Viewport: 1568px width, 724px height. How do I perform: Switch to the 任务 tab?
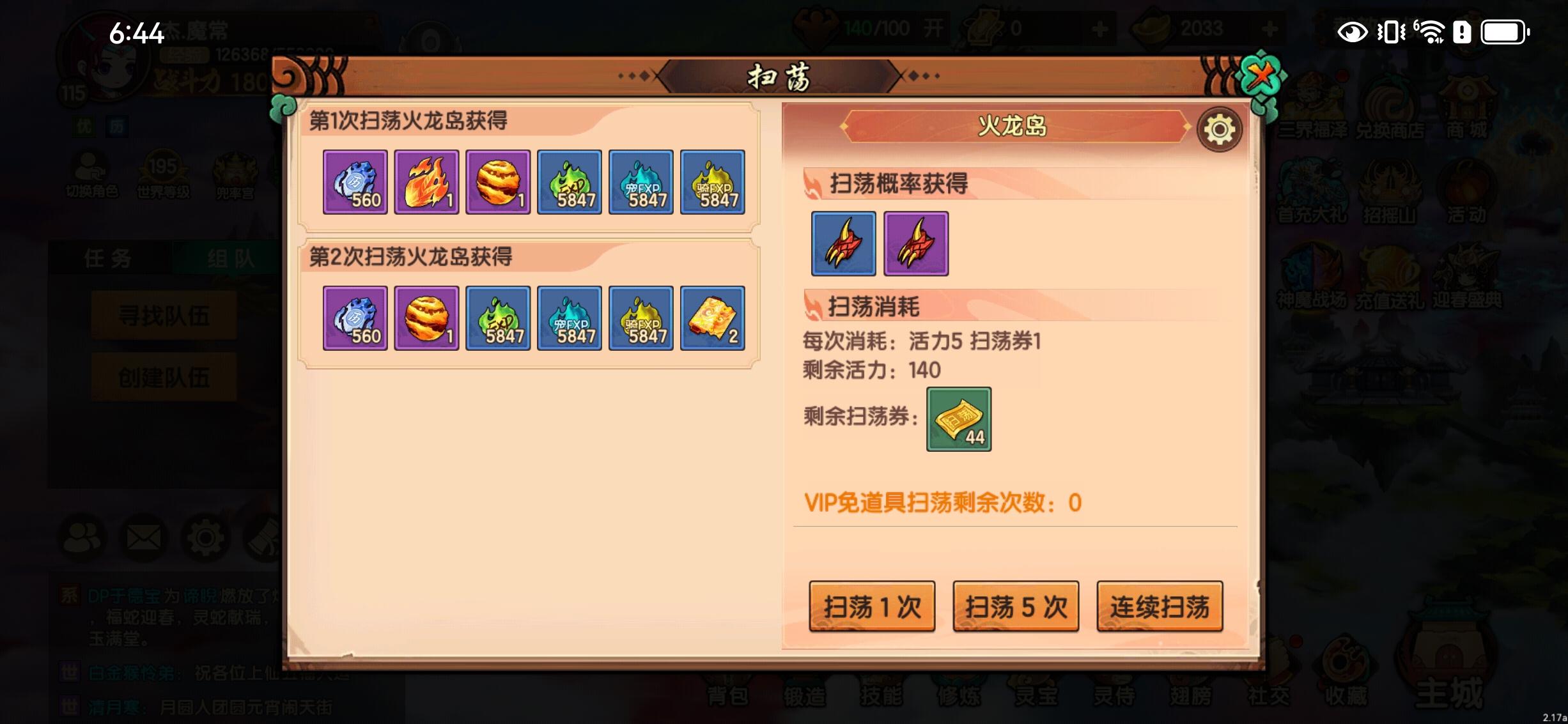click(110, 258)
